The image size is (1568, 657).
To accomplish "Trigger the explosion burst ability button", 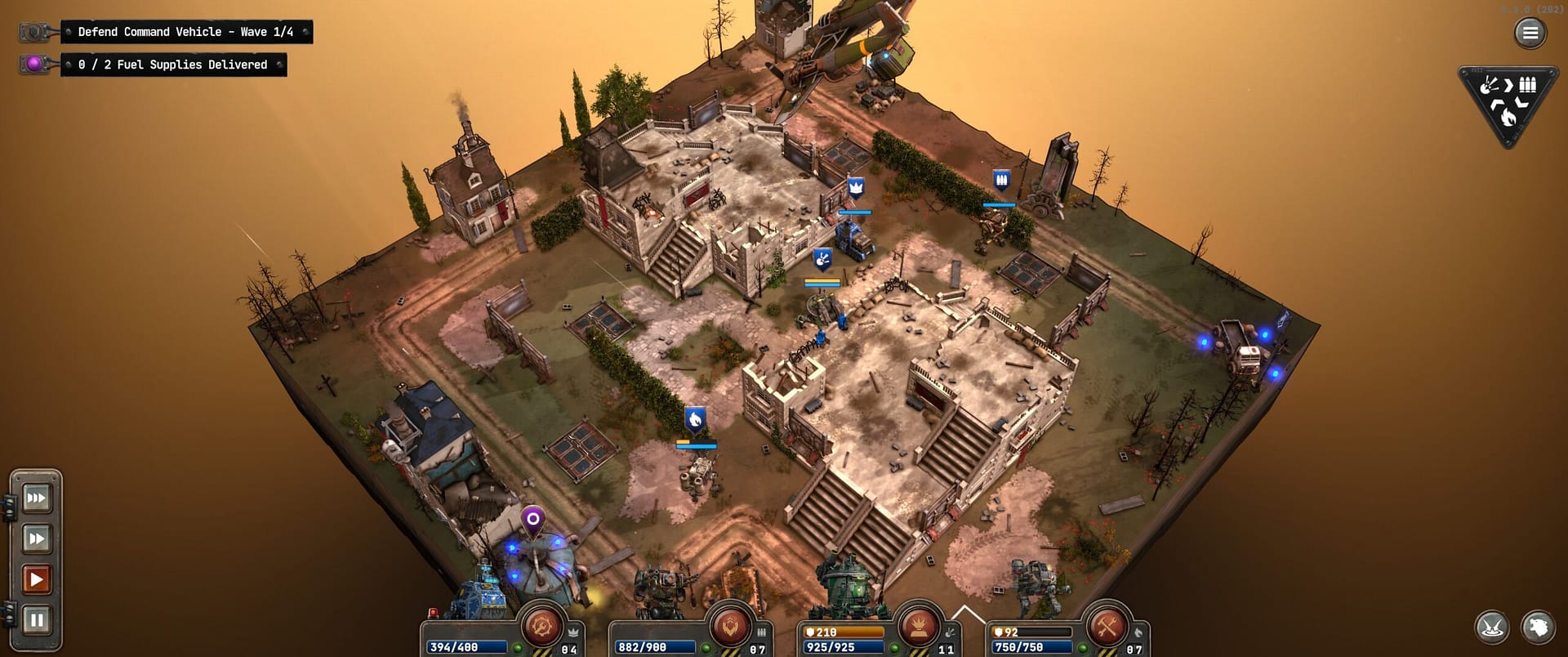I will (x=918, y=628).
